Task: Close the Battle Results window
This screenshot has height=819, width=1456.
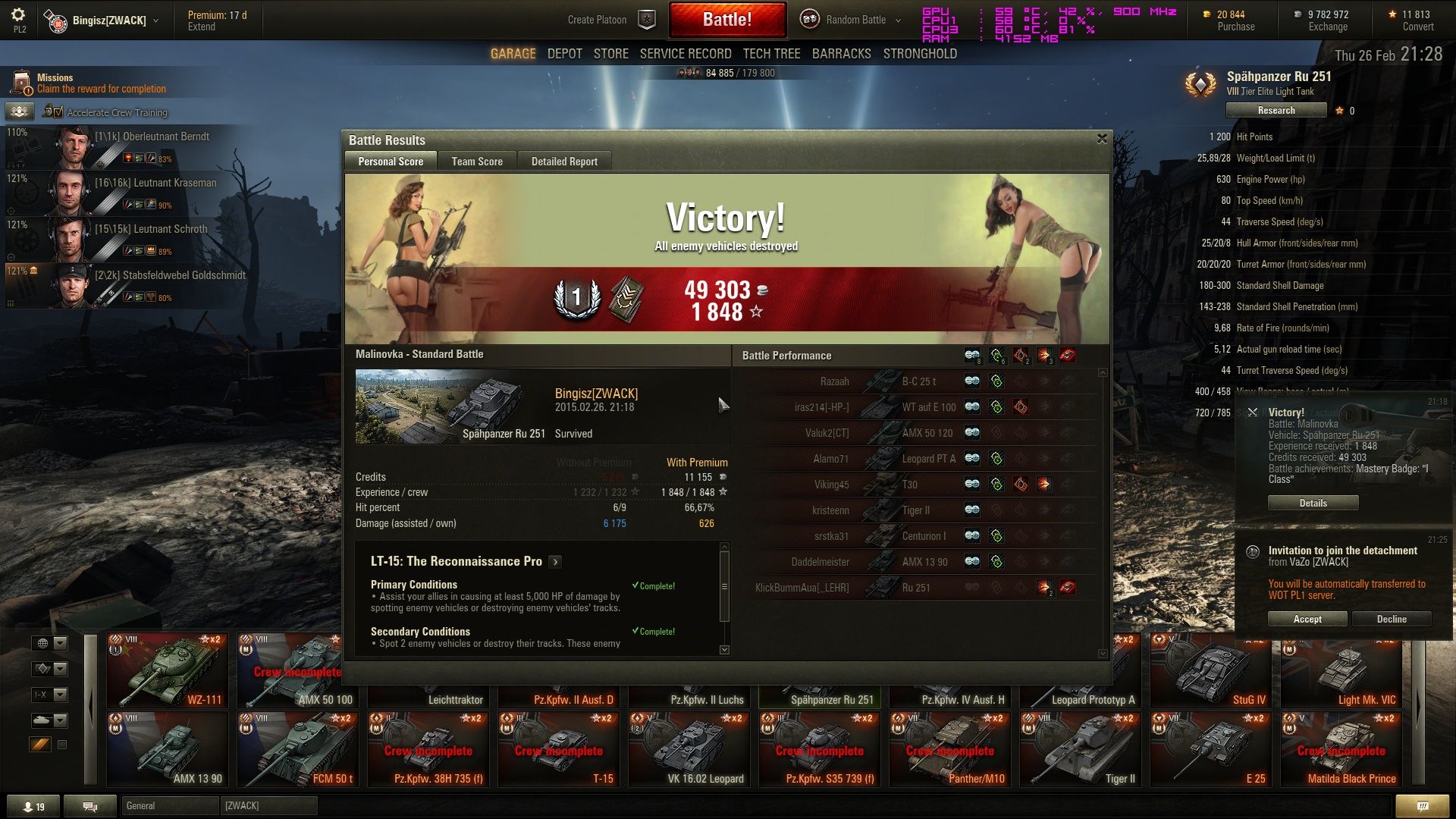Action: pyautogui.click(x=1102, y=139)
